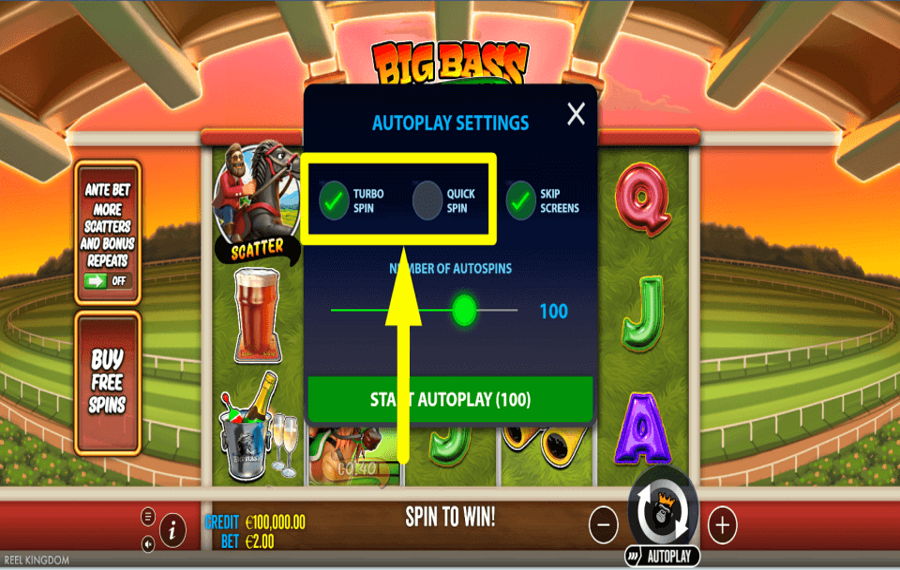
Task: Close the Autoplay Settings dialog
Action: [x=576, y=114]
